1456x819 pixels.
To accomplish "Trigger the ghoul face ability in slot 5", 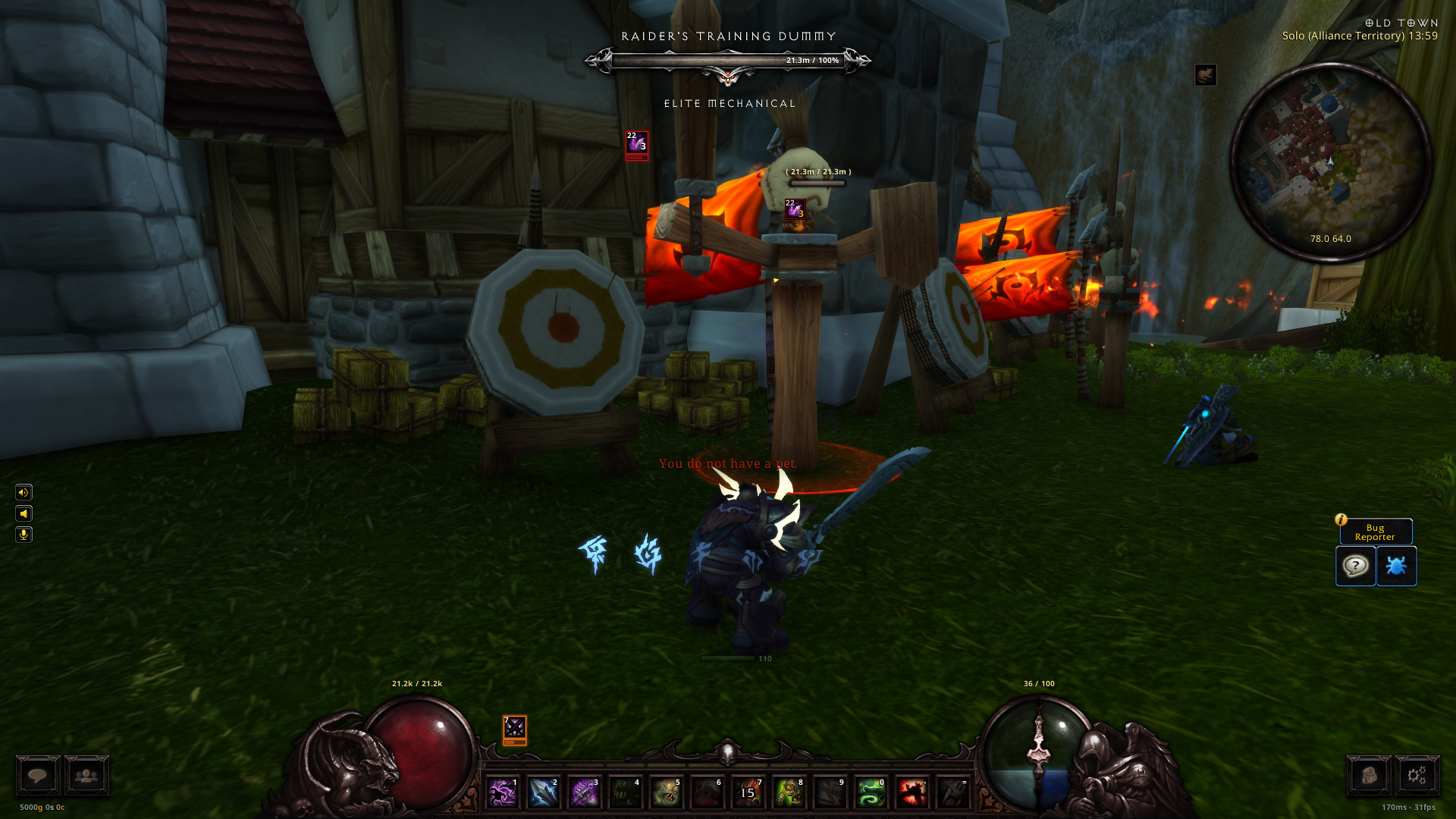I will pos(666,792).
